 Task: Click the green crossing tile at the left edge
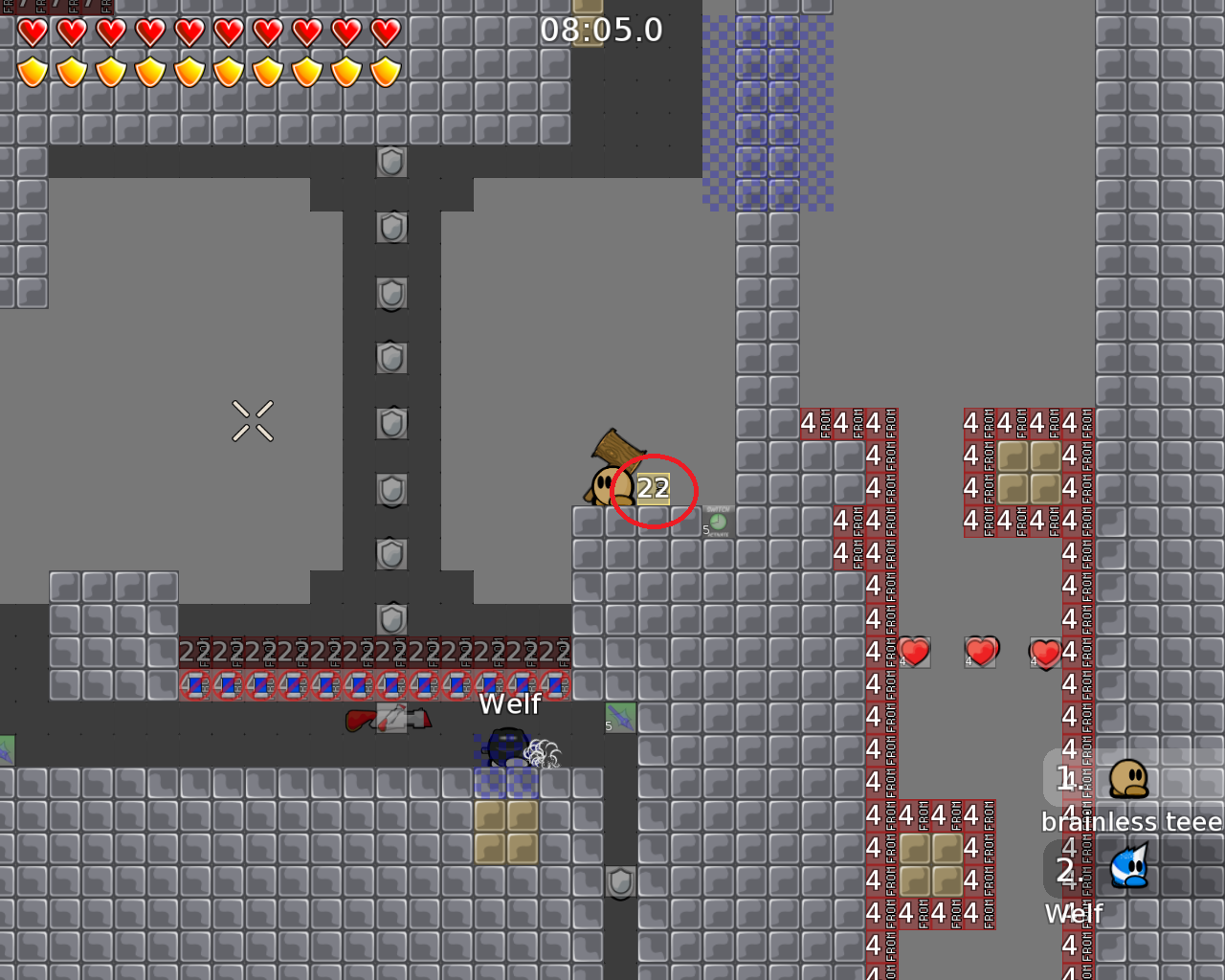[x=5, y=749]
